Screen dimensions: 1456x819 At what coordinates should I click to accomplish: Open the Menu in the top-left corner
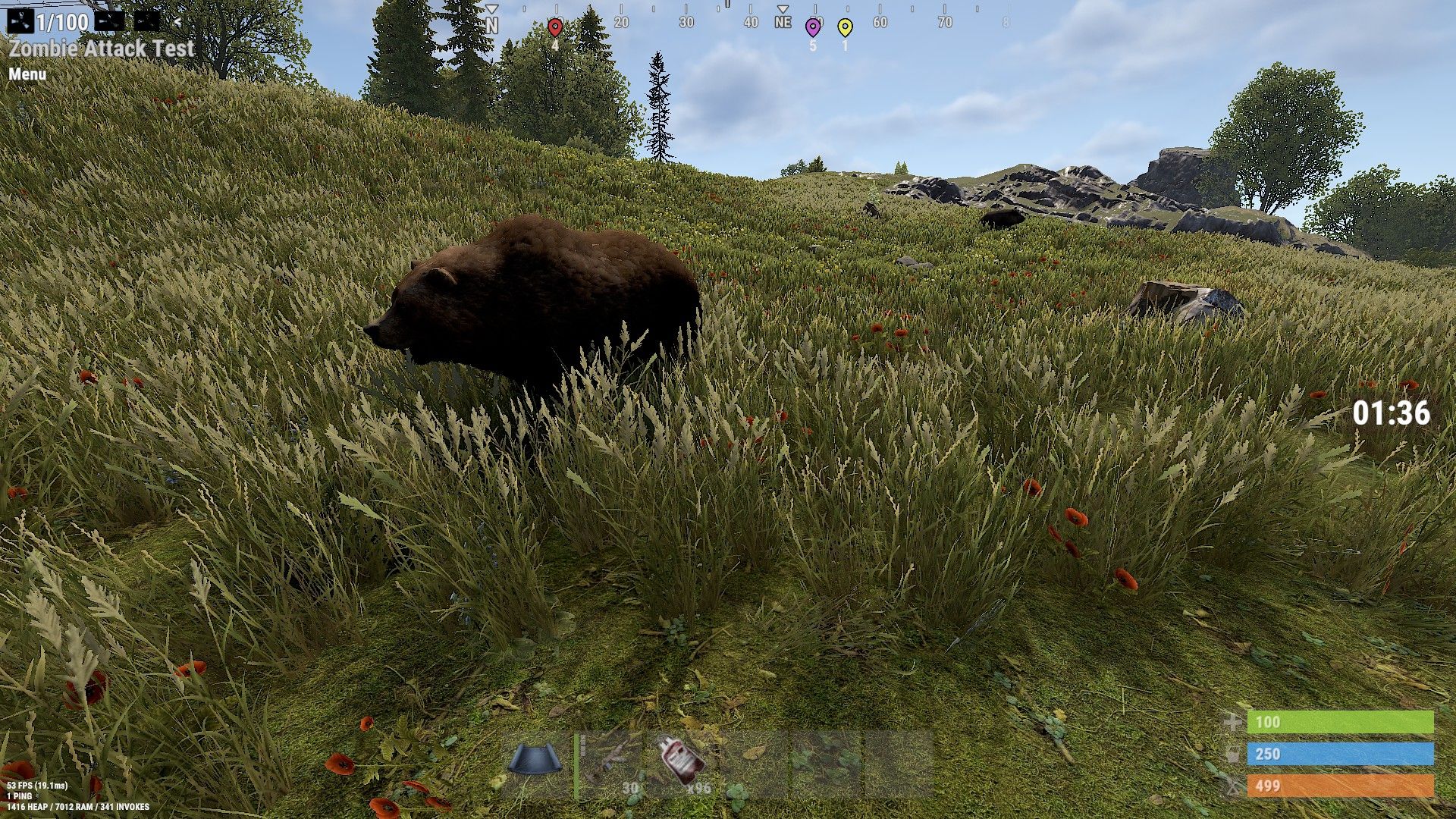27,74
